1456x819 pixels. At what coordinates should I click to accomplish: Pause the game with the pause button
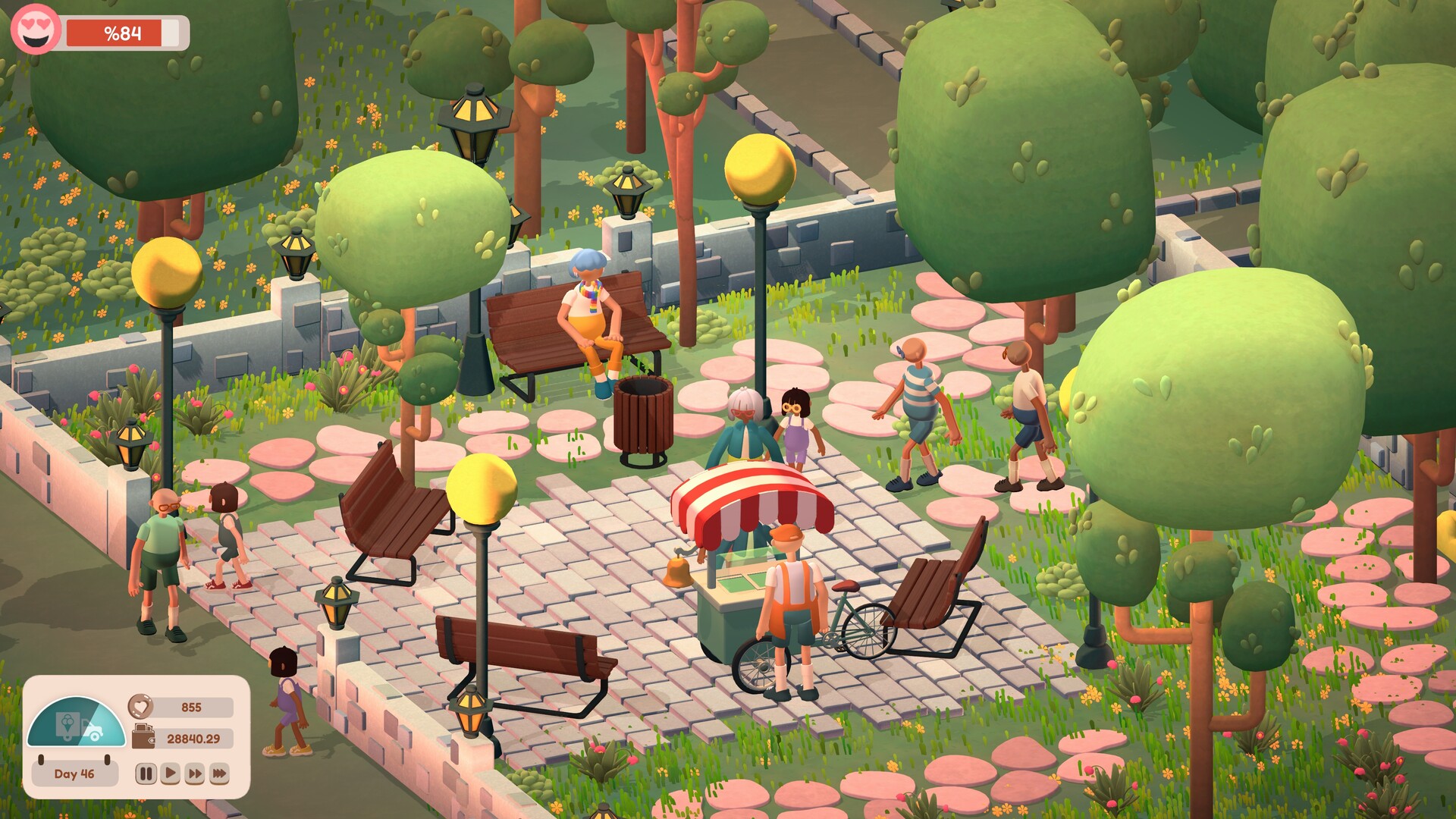pyautogui.click(x=146, y=773)
